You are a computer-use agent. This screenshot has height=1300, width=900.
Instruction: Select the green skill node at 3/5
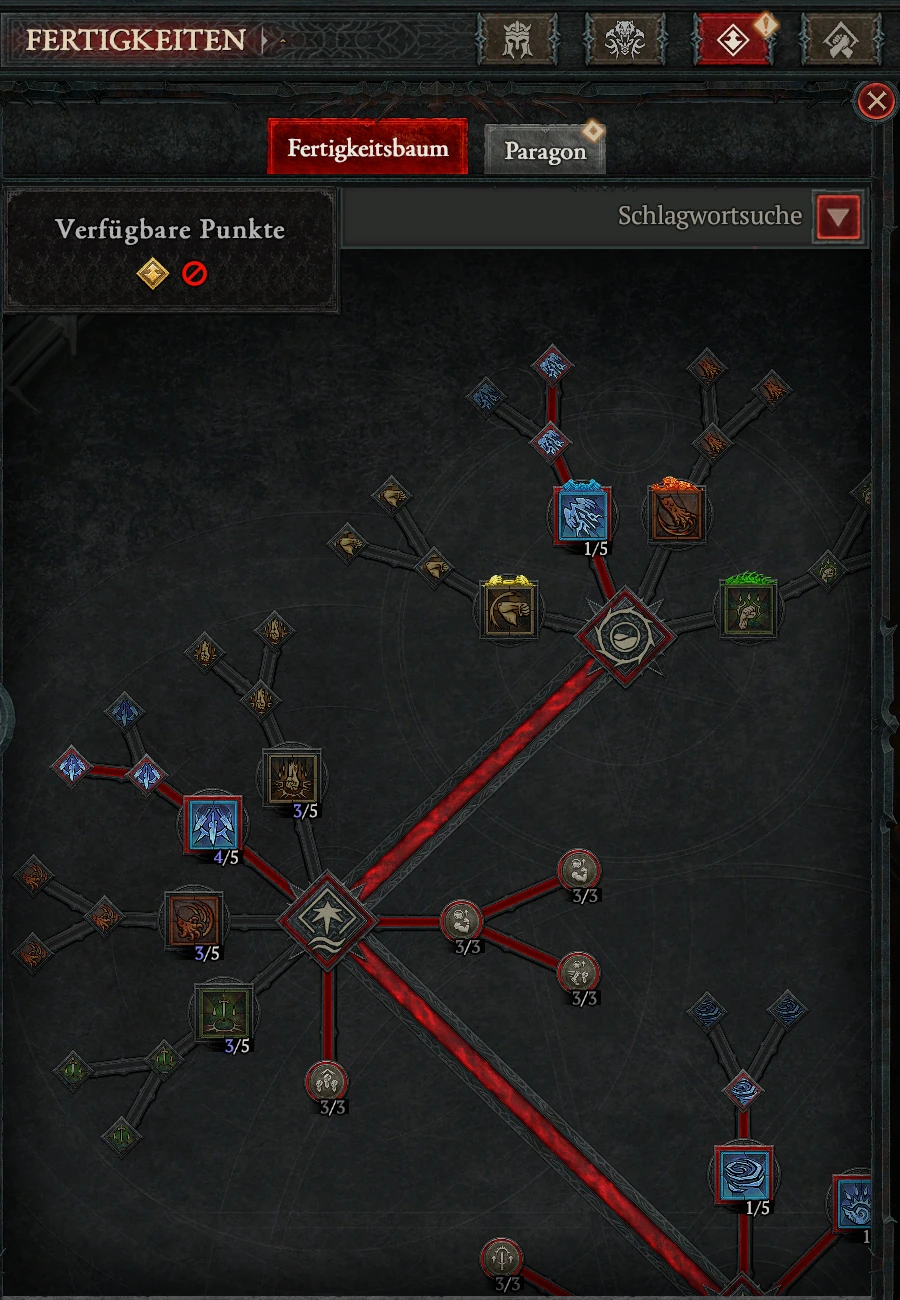pyautogui.click(x=223, y=1014)
